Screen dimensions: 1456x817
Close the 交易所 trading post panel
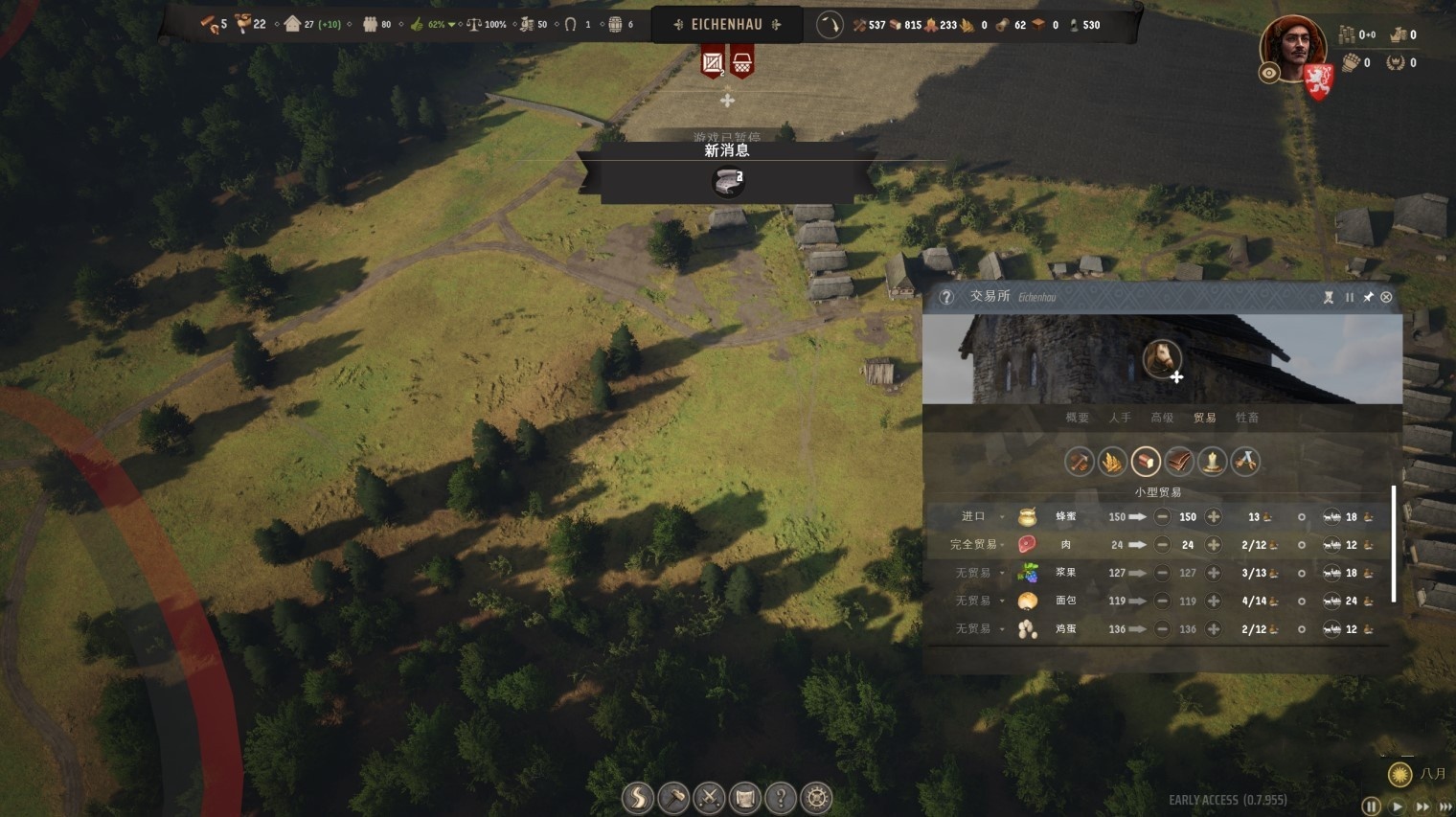[x=1386, y=297]
